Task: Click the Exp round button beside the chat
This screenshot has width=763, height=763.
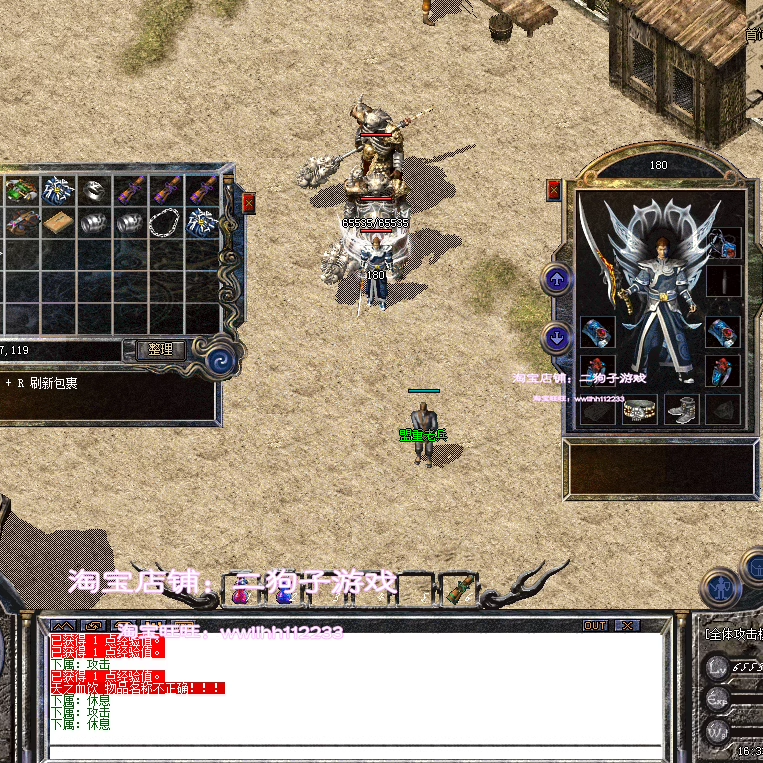Action: pyautogui.click(x=717, y=698)
